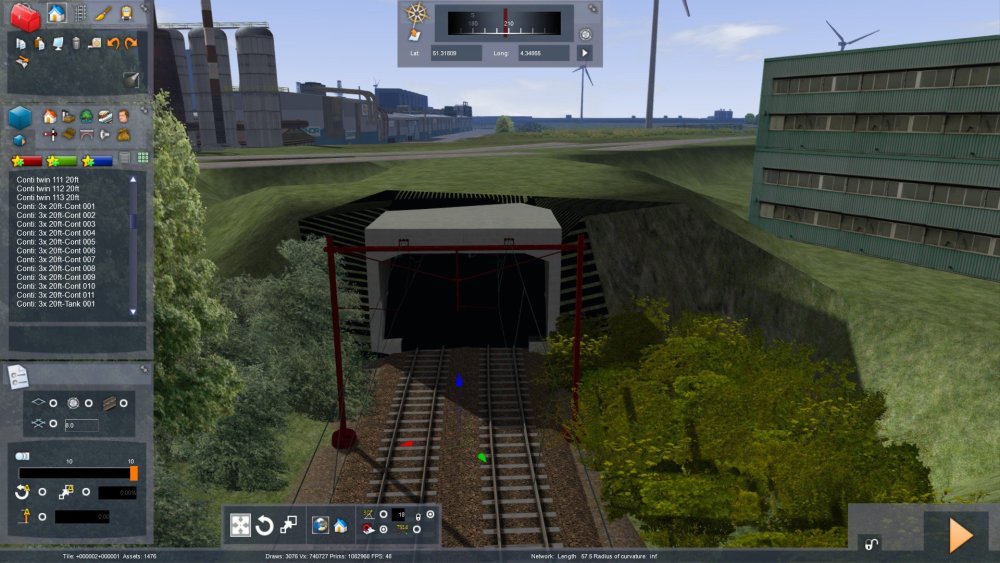The height and width of the screenshot is (563, 1000).
Task: Open the scenario (train front) tool tab
Action: [127, 14]
